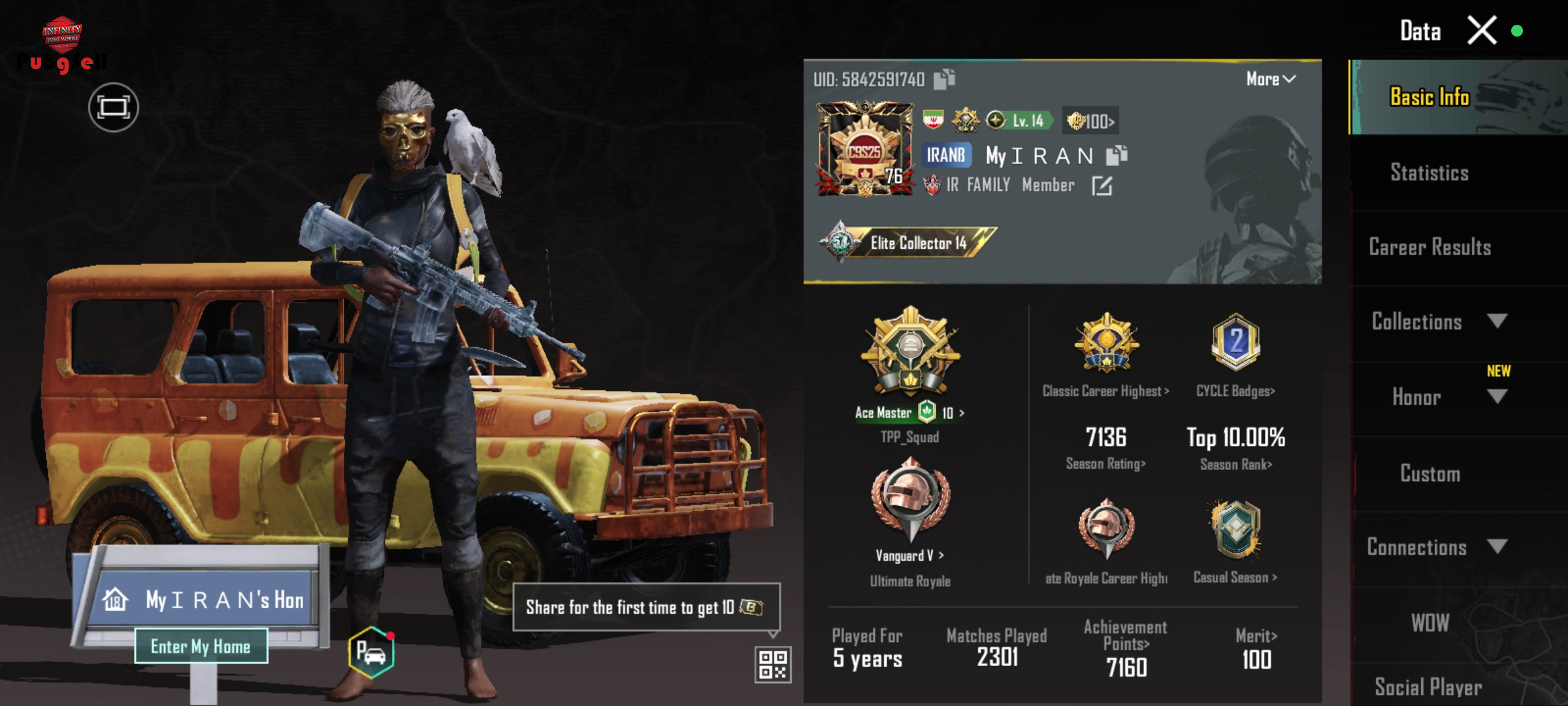Open the Elite Collector 14 title badge
Screen dimensions: 1568x706
[908, 243]
